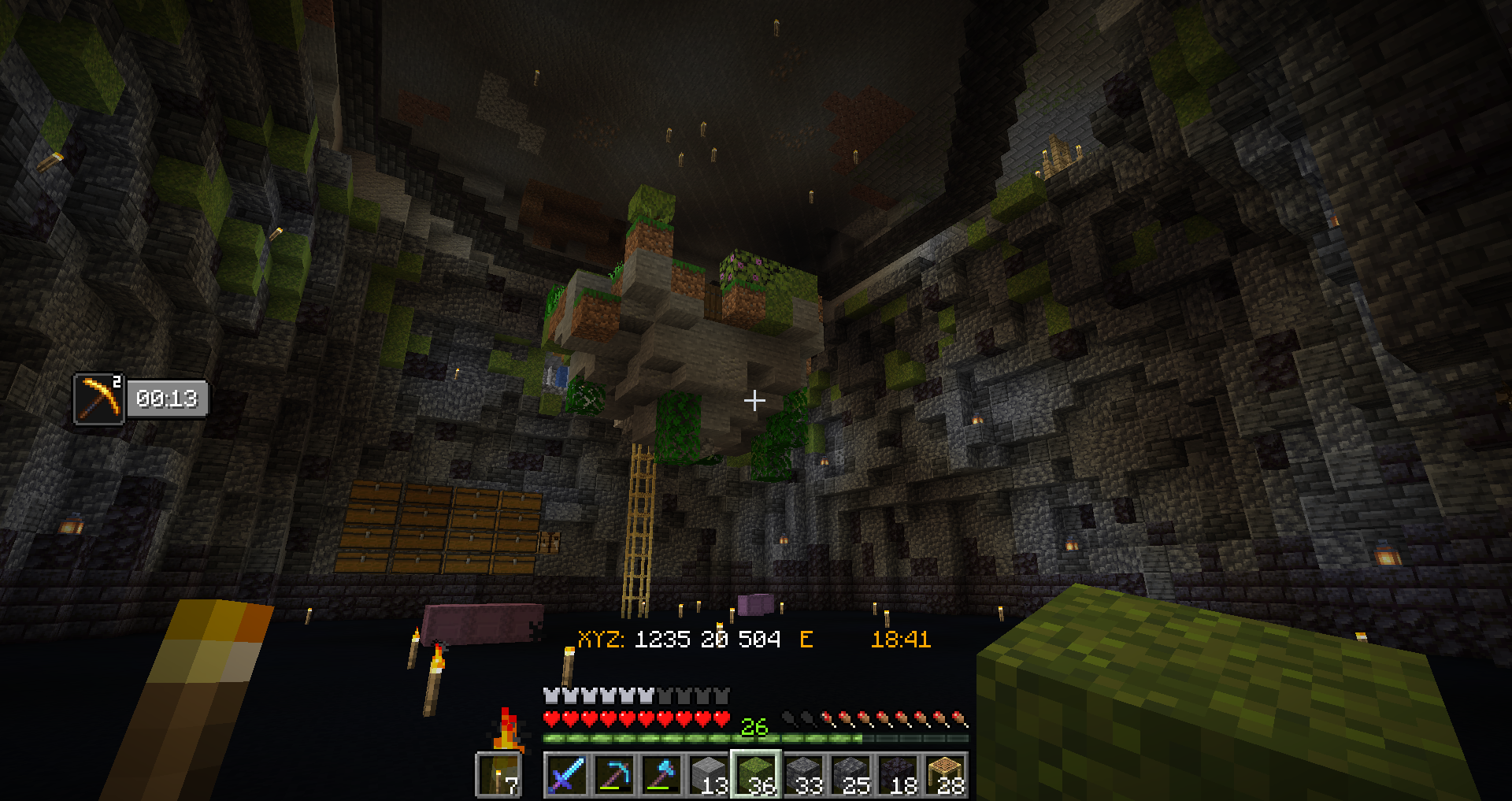This screenshot has width=1512, height=801.
Task: Select the diamond axe hotbar slot
Action: (661, 775)
